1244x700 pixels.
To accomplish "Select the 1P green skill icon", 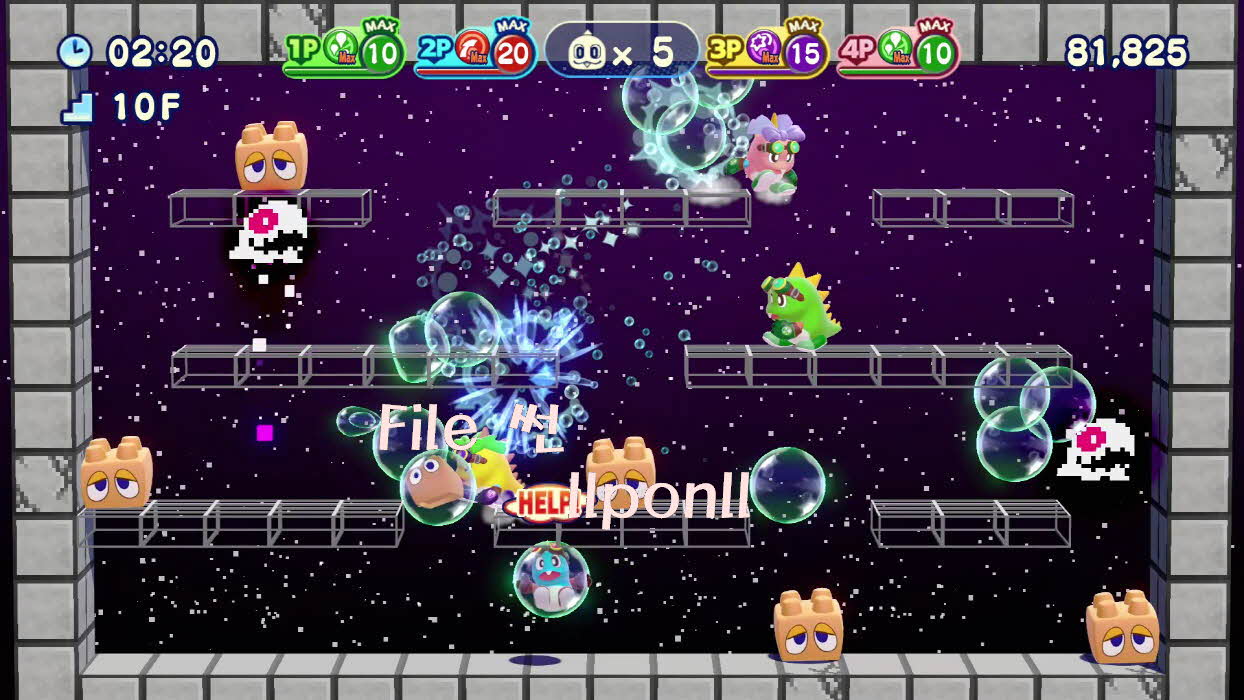I will [x=341, y=47].
